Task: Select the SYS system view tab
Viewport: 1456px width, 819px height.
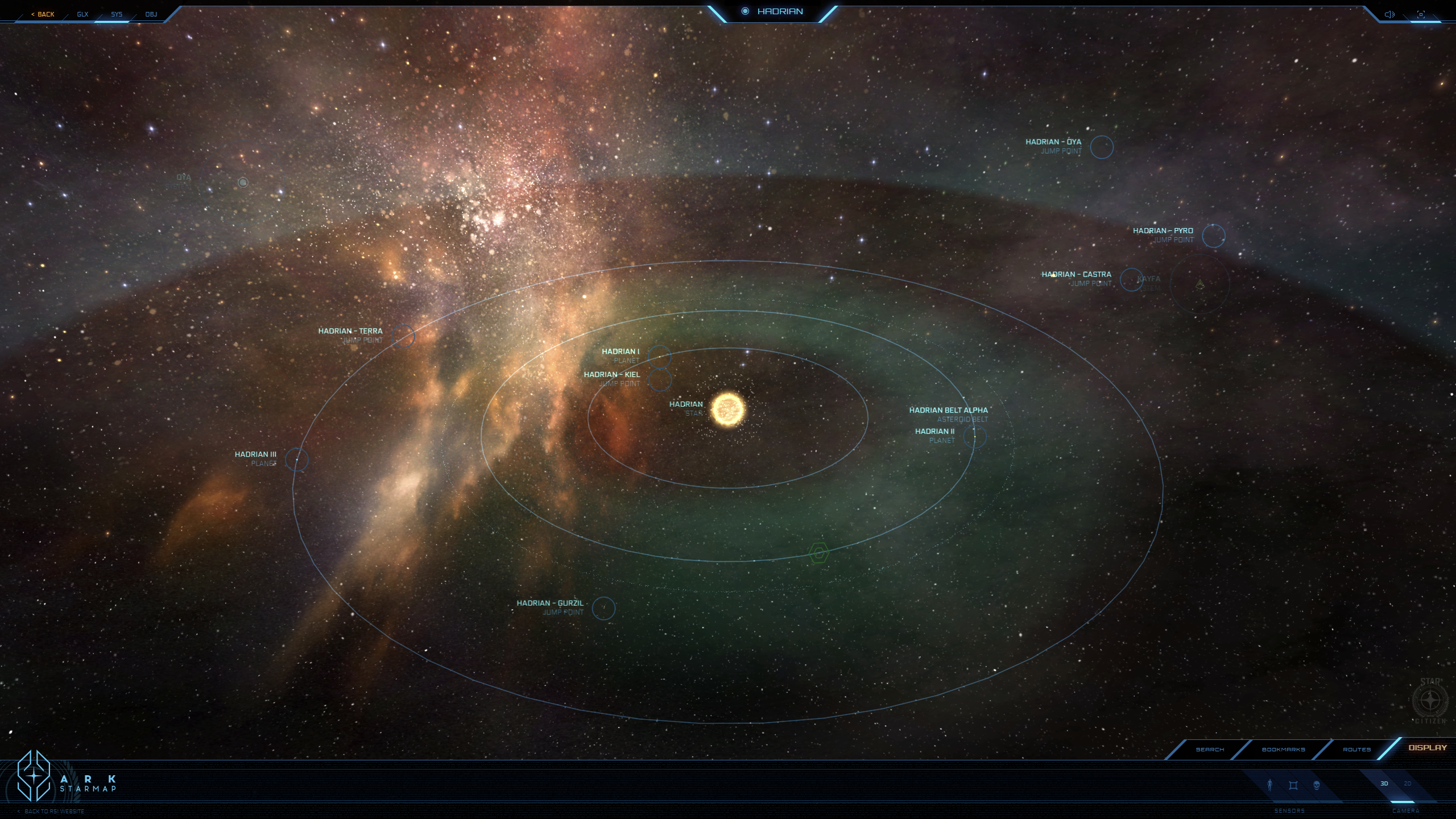Action: pos(117,14)
